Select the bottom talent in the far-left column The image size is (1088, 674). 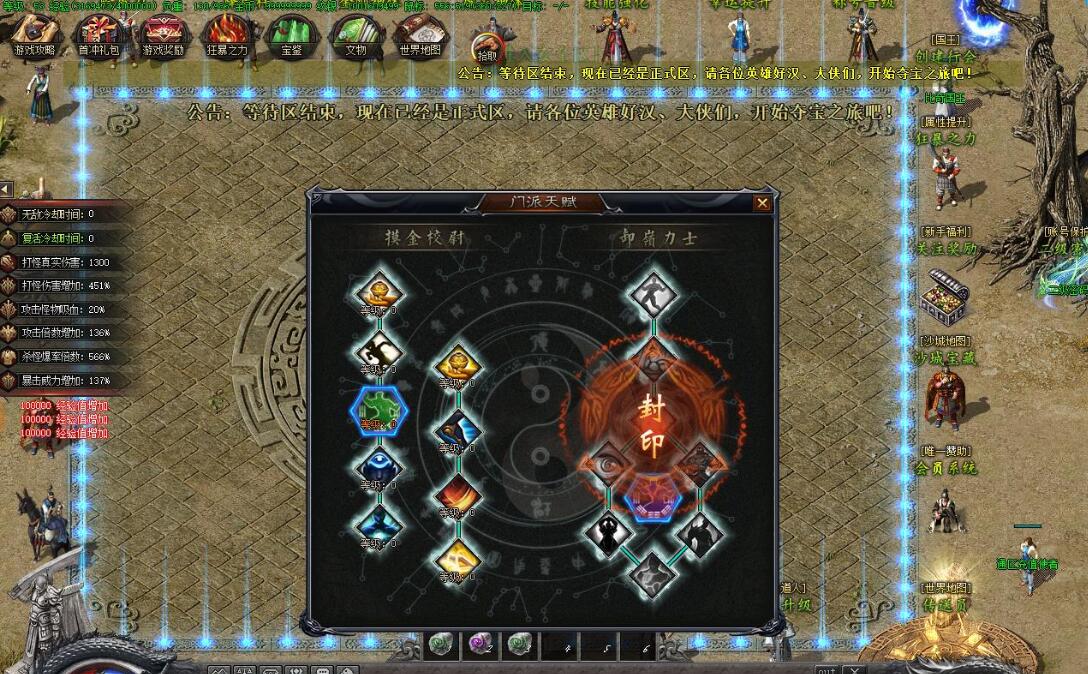click(379, 525)
